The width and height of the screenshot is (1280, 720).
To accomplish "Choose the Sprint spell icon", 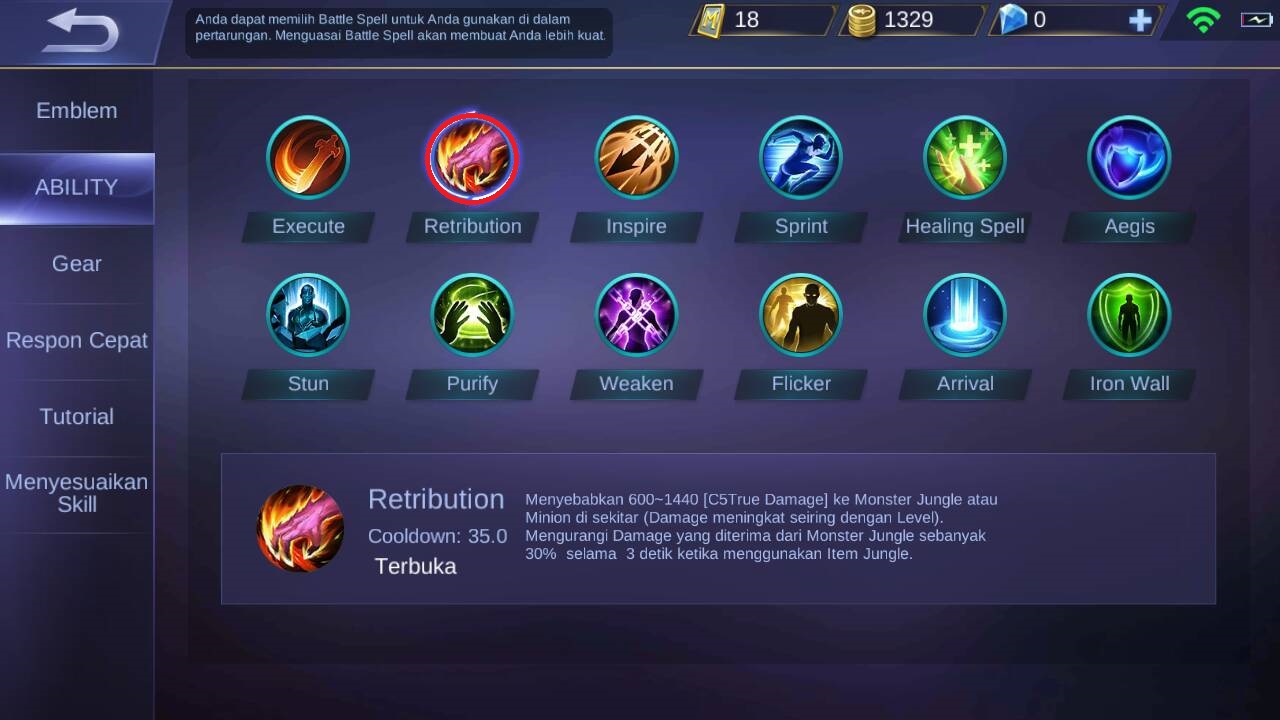I will (801, 158).
